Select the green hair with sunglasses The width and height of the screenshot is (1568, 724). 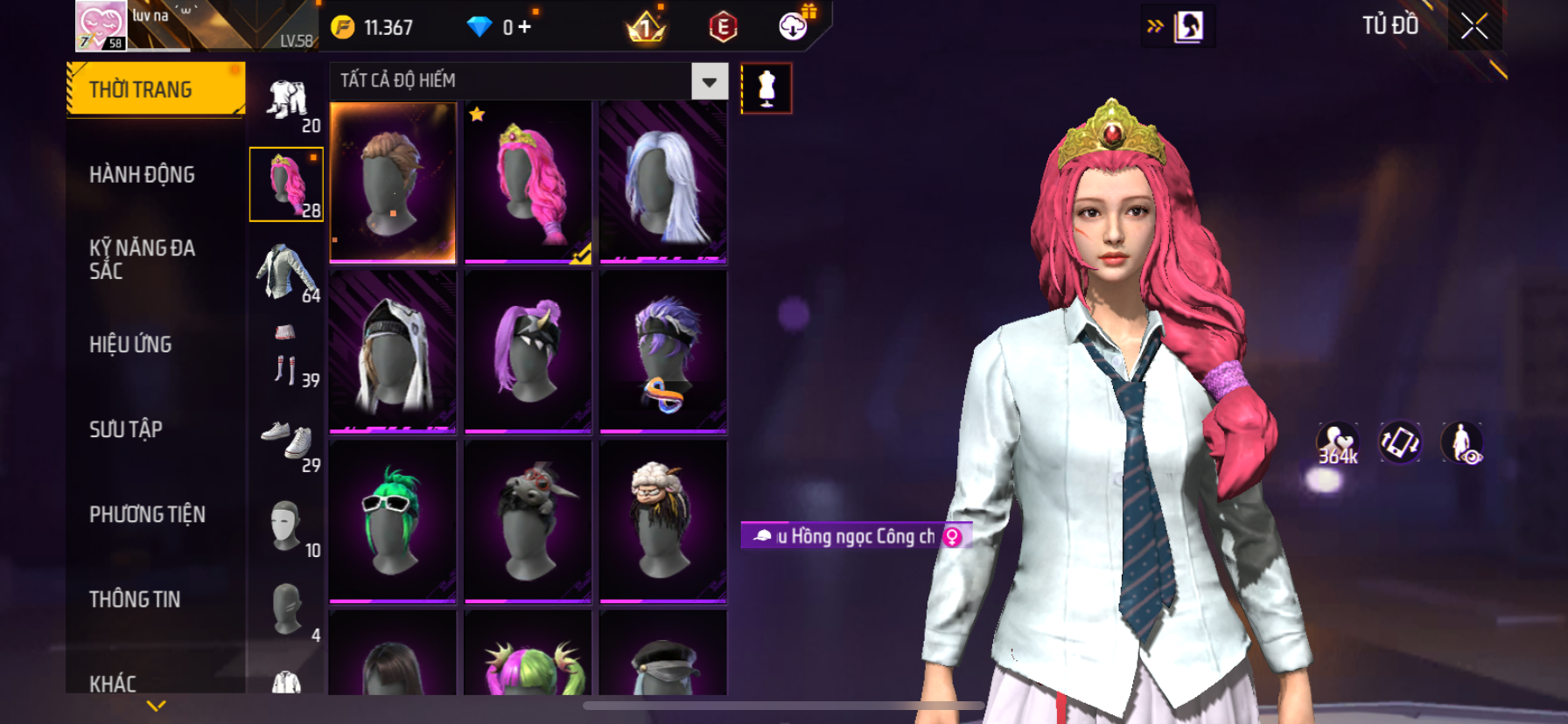tap(393, 521)
